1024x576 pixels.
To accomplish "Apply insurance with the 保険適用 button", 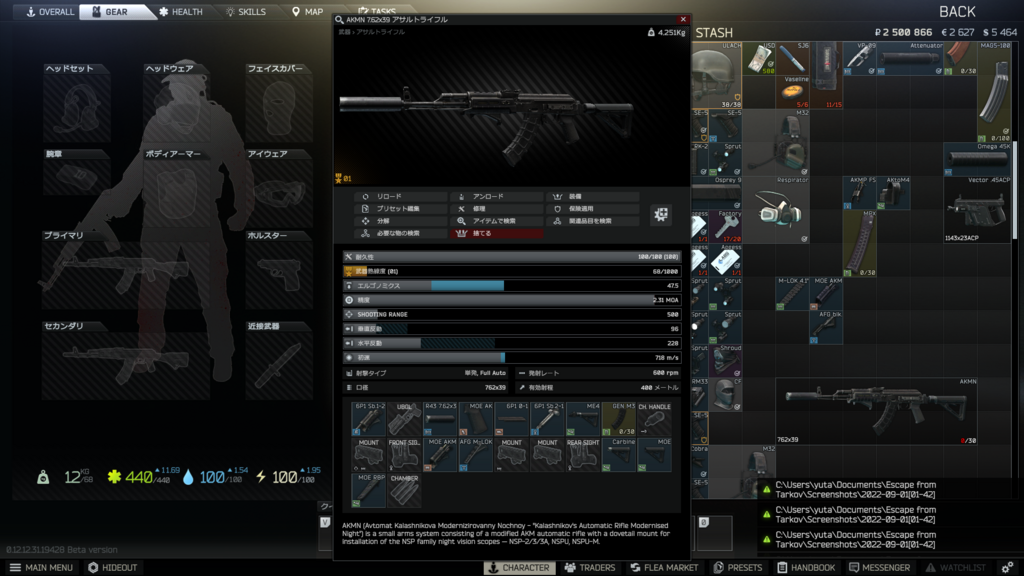I will [592, 209].
